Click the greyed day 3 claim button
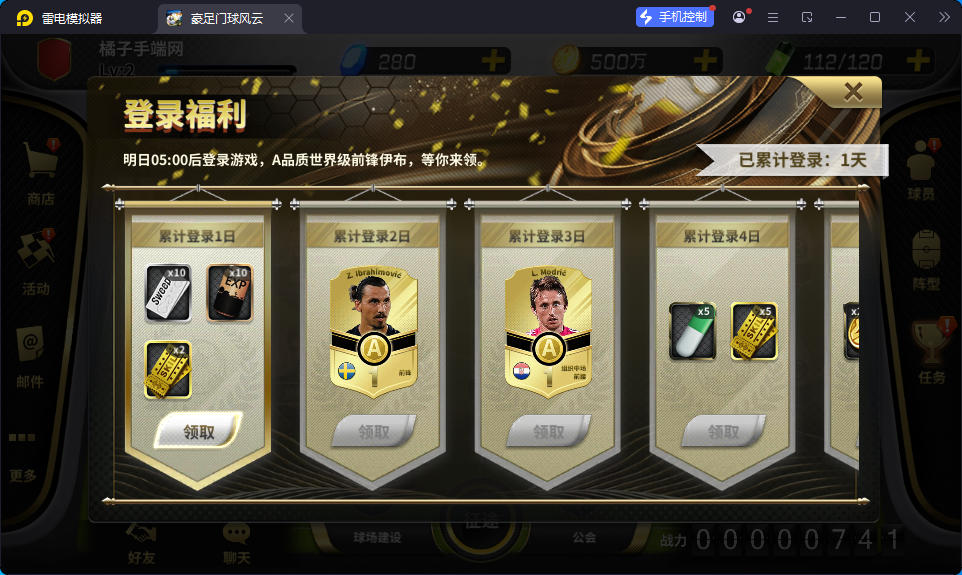 pyautogui.click(x=547, y=431)
